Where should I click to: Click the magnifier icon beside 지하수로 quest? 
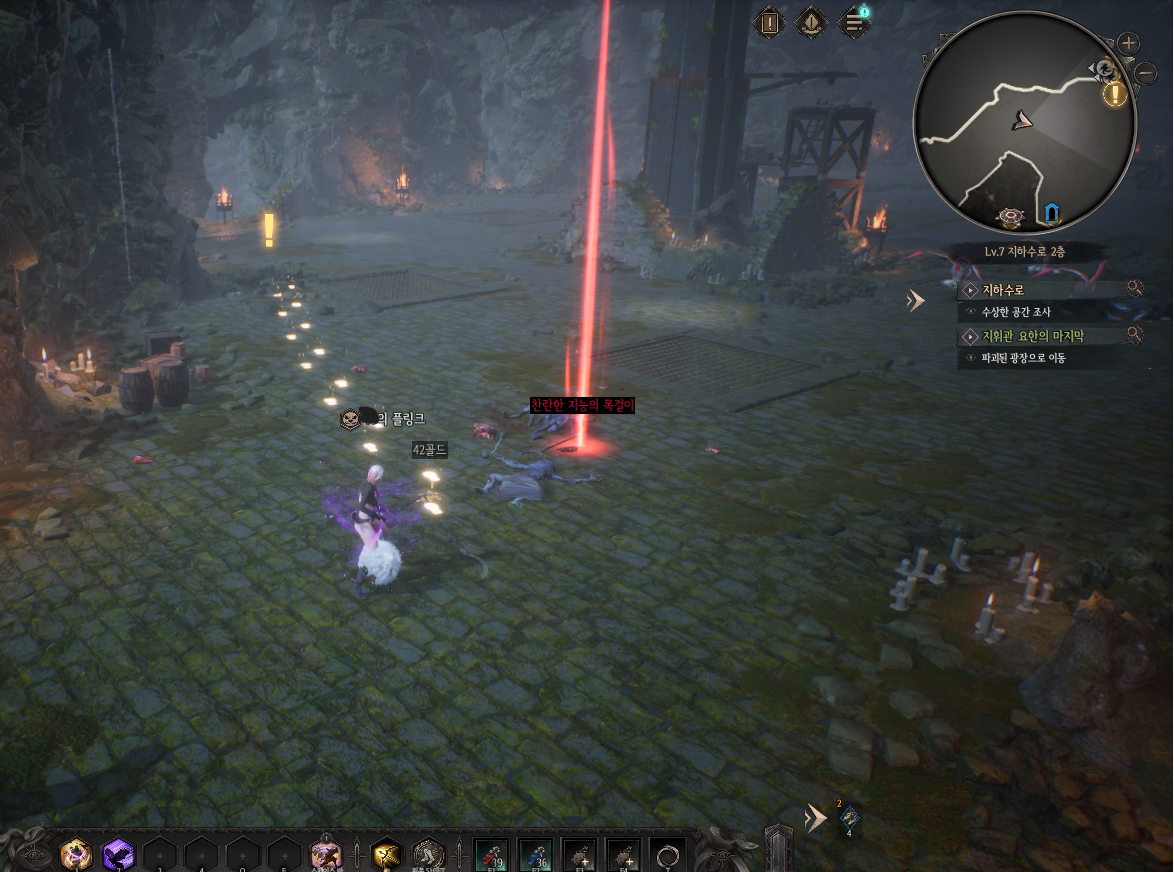coord(1135,289)
